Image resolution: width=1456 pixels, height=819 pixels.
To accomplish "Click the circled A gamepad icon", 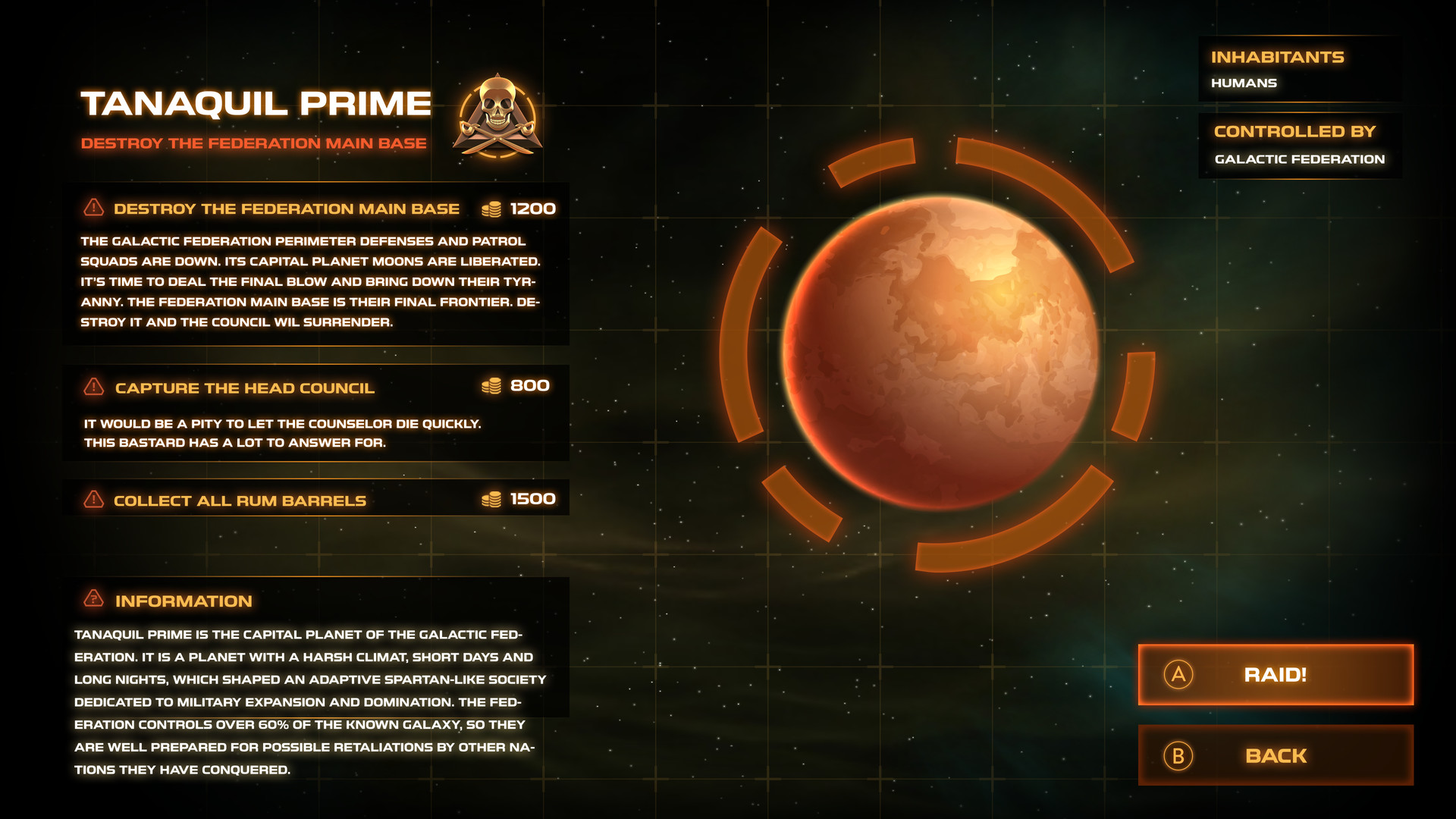I will [1178, 675].
